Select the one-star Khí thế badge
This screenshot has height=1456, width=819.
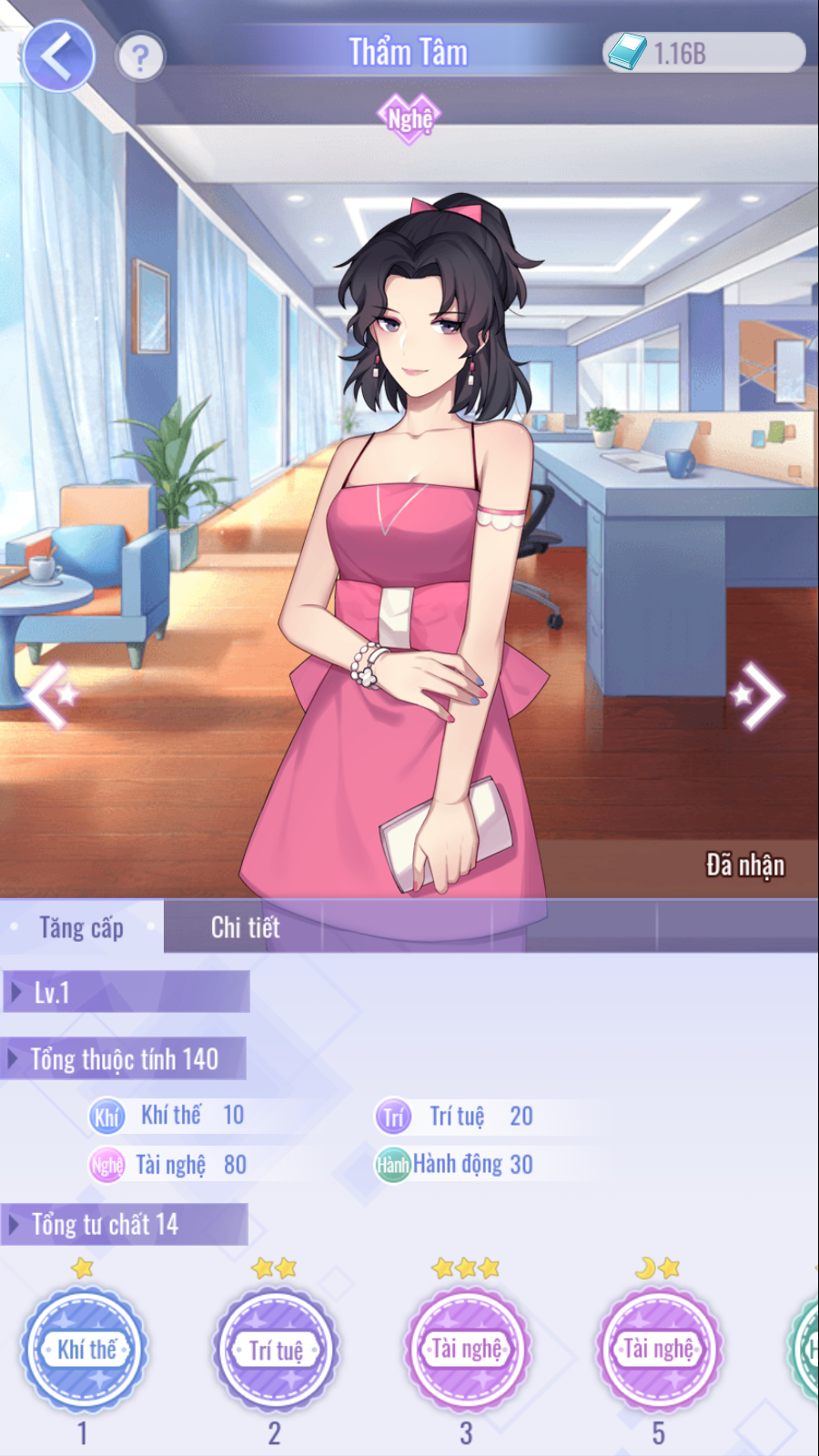point(86,1350)
